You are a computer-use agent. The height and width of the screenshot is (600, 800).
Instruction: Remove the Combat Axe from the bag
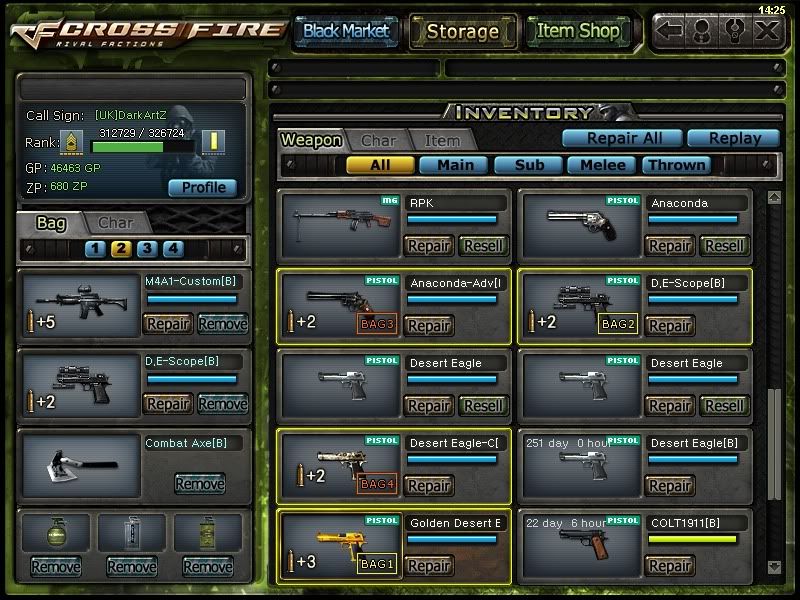[x=200, y=484]
